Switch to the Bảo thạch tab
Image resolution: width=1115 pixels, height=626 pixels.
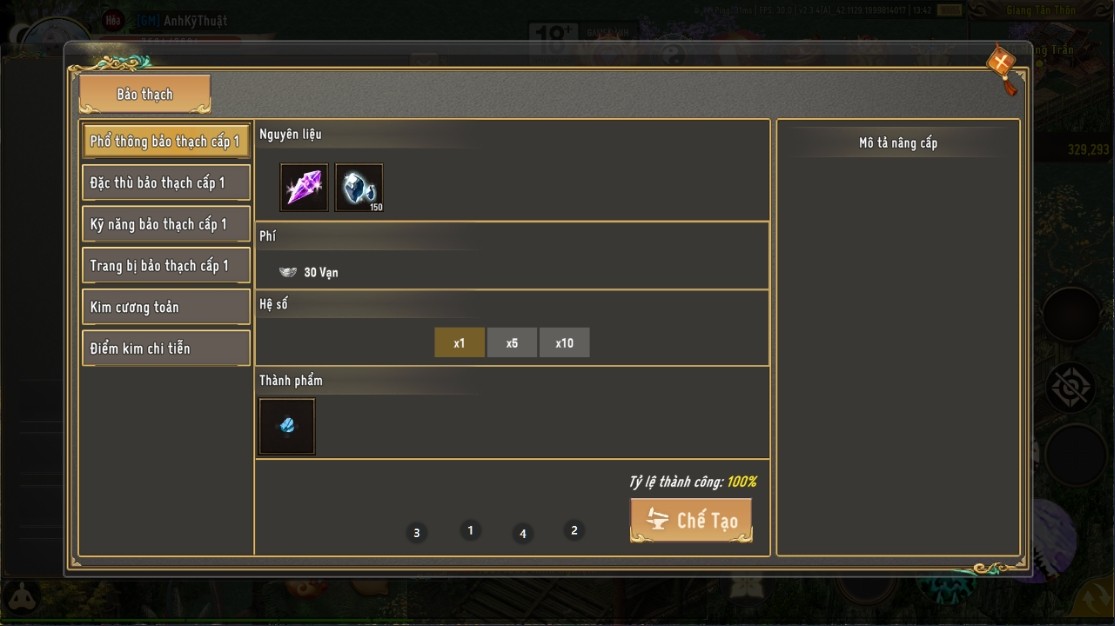click(145, 94)
